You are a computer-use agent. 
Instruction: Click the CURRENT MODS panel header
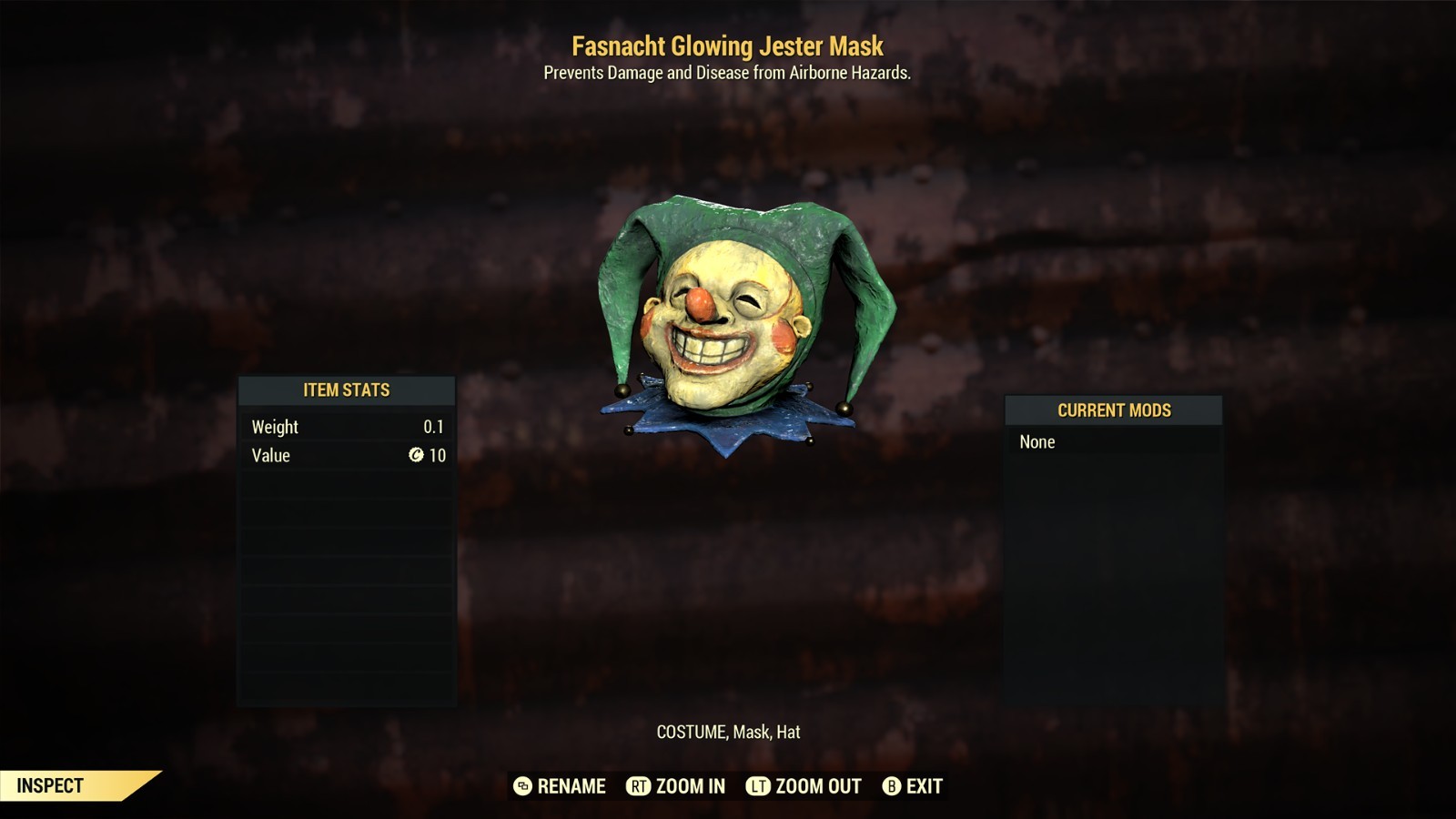coord(1113,410)
